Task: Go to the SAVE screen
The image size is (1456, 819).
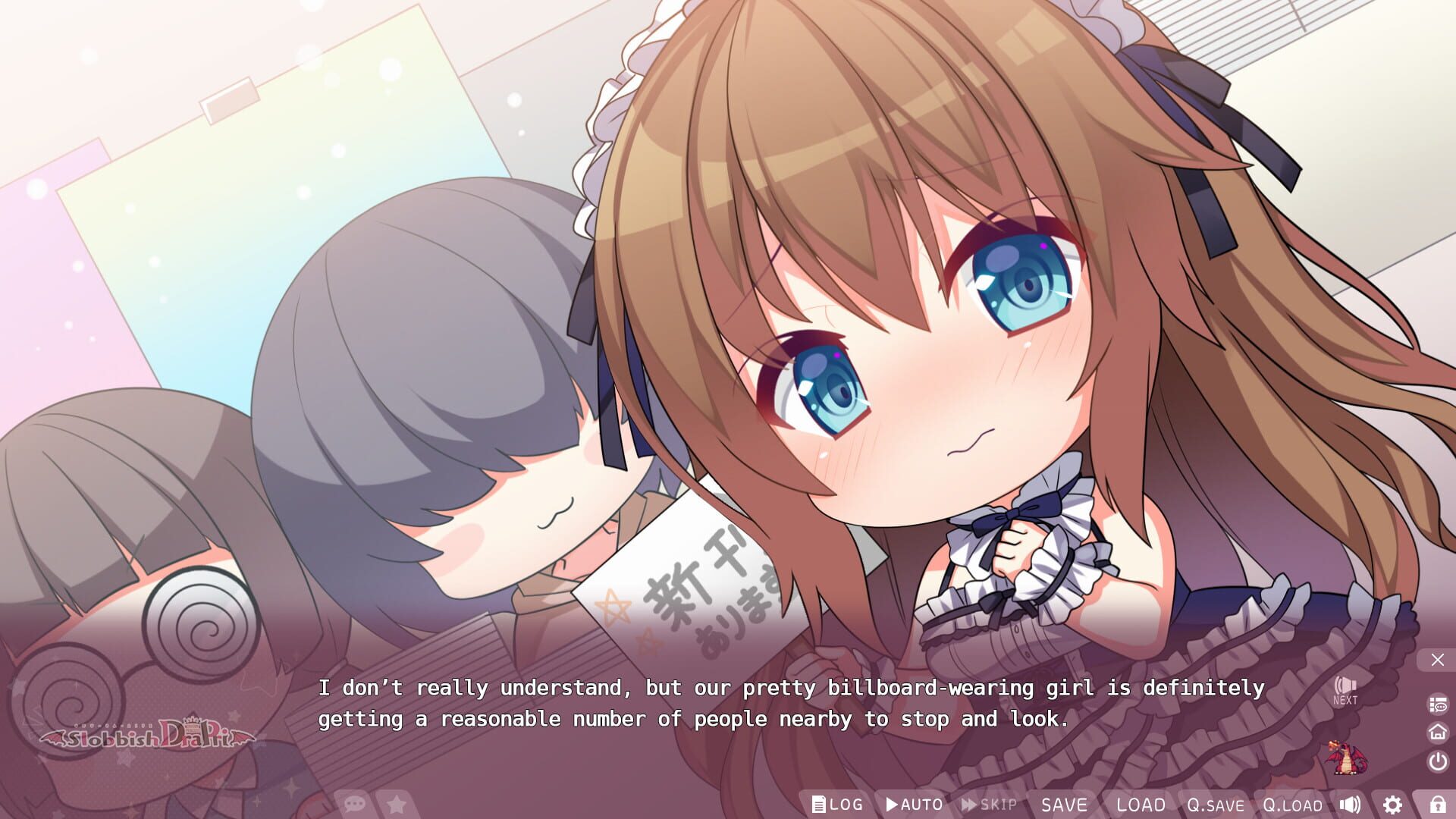Action: (1065, 805)
